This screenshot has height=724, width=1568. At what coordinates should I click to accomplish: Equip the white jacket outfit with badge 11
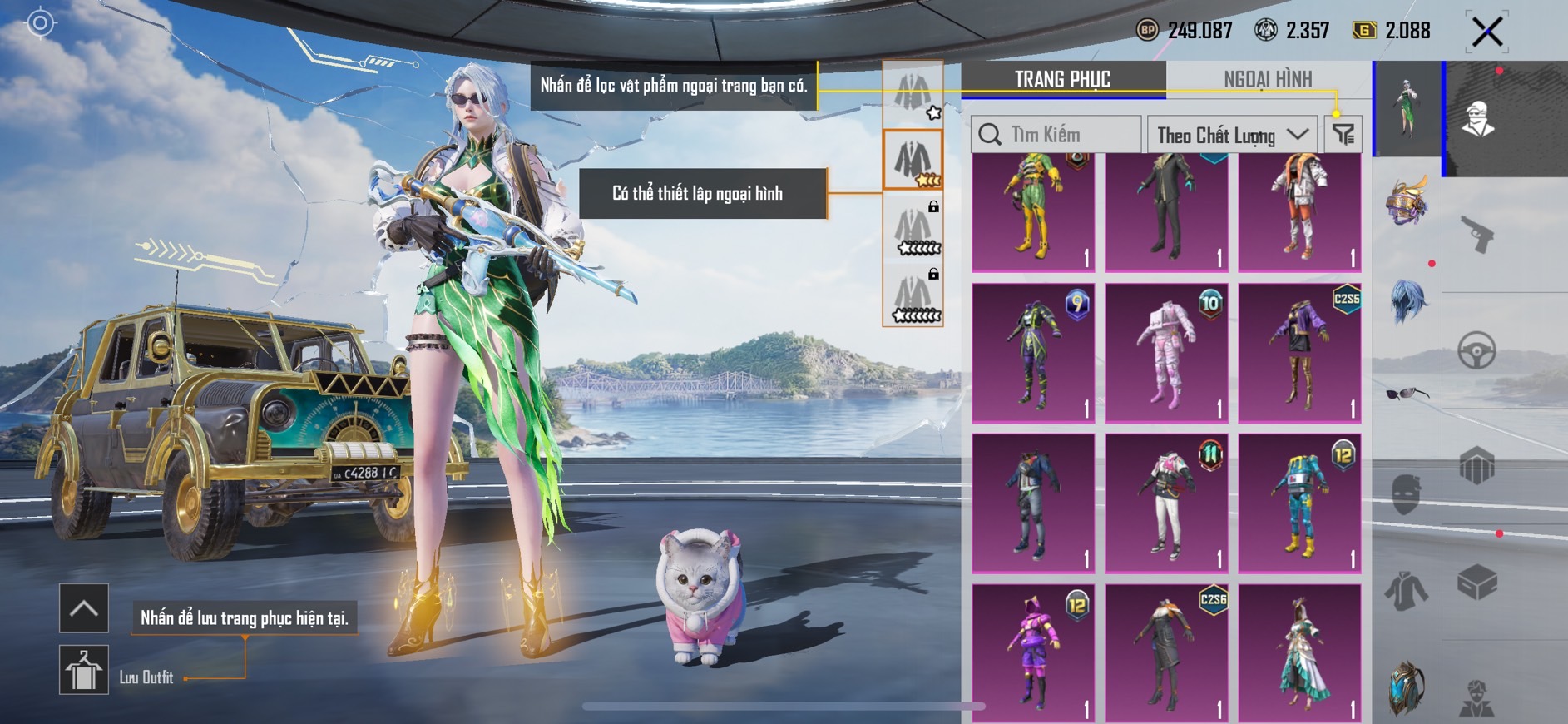coord(1166,503)
